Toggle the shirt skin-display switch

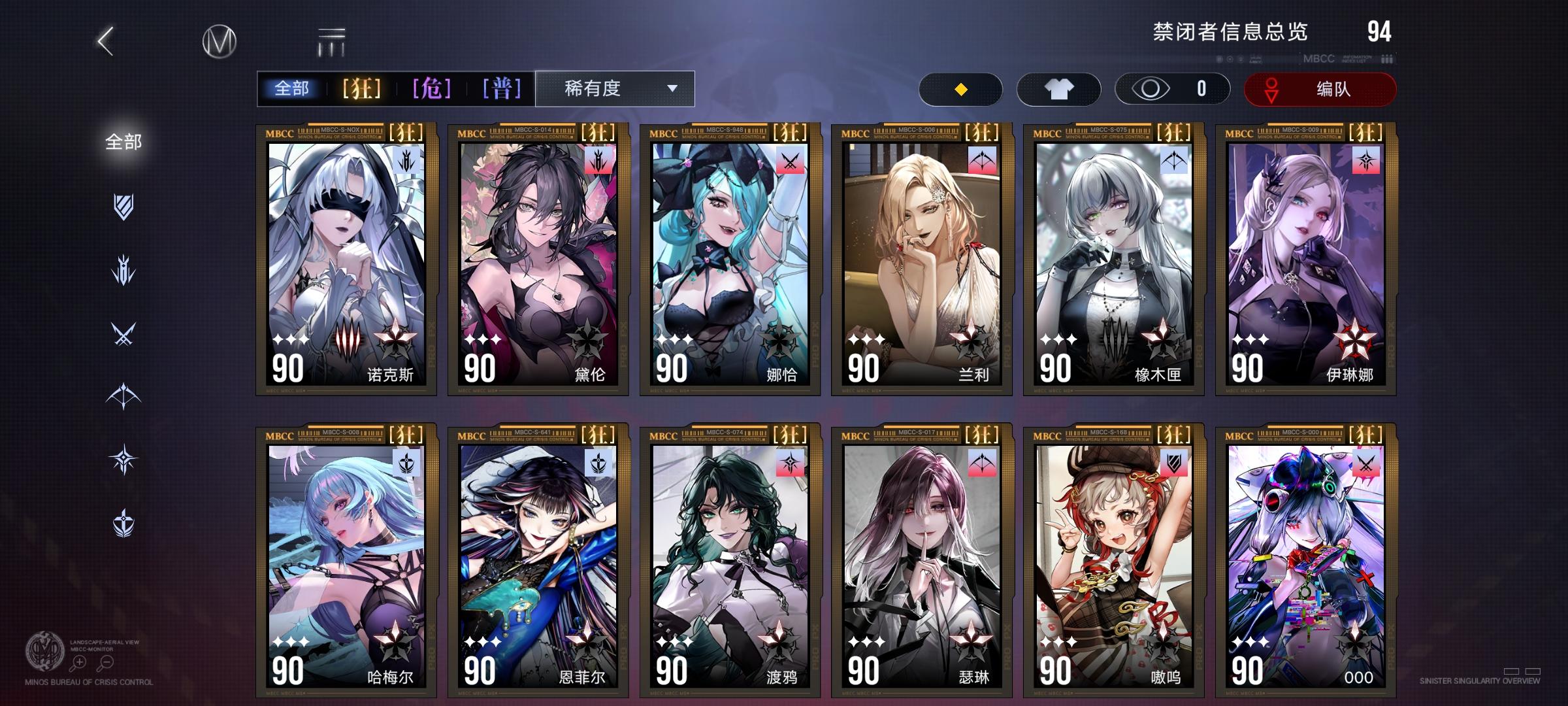pos(1058,89)
